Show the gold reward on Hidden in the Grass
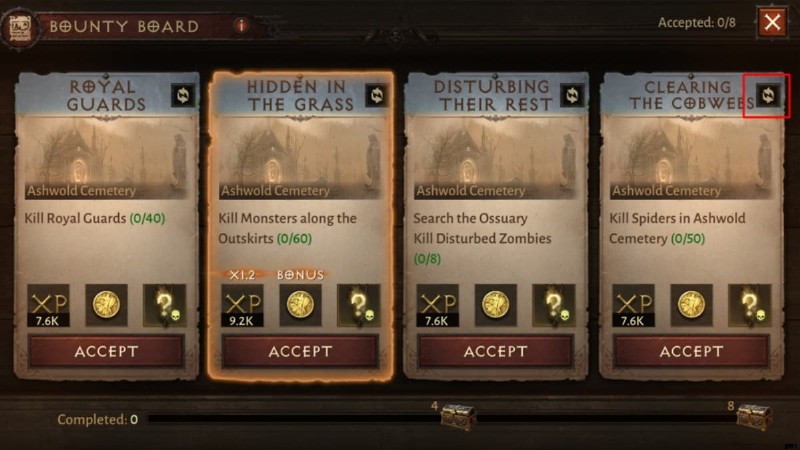The height and width of the screenshot is (450, 800). (x=300, y=304)
